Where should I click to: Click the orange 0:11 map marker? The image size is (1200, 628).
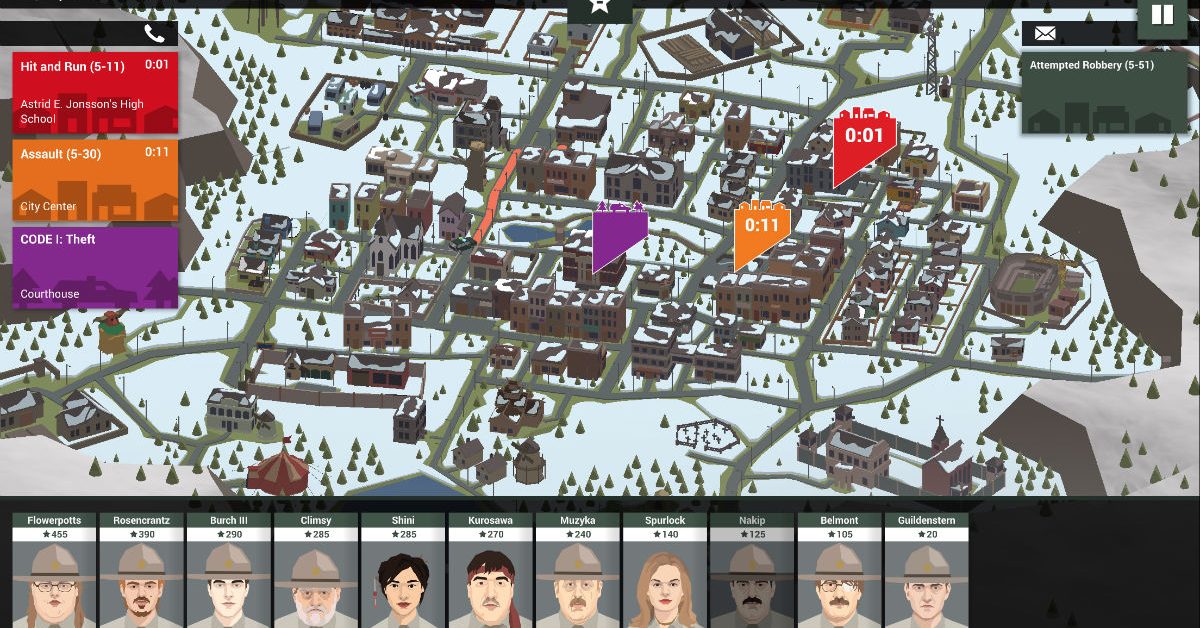tap(761, 232)
